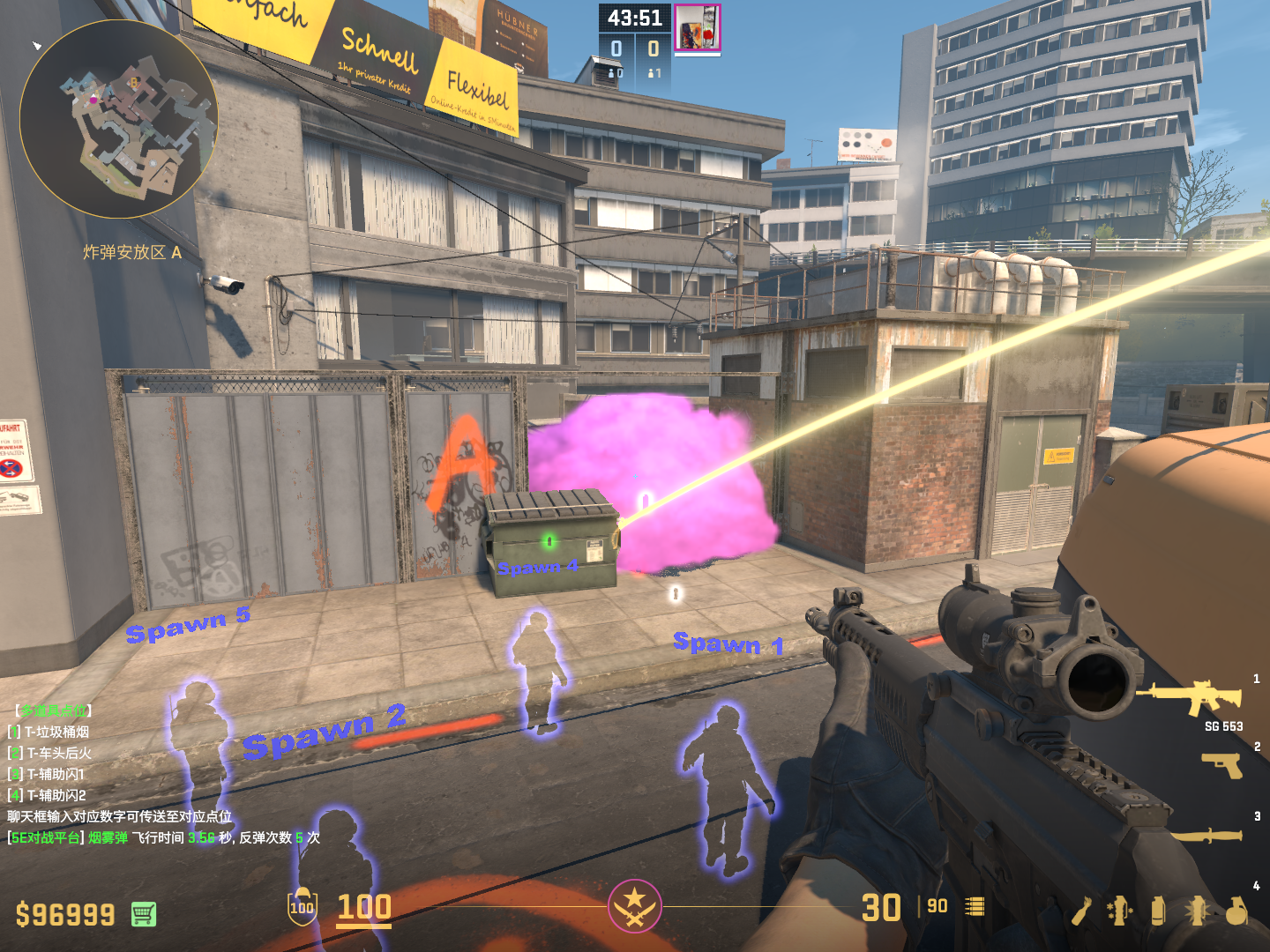Choose the decoy grenade icon

tap(1120, 911)
